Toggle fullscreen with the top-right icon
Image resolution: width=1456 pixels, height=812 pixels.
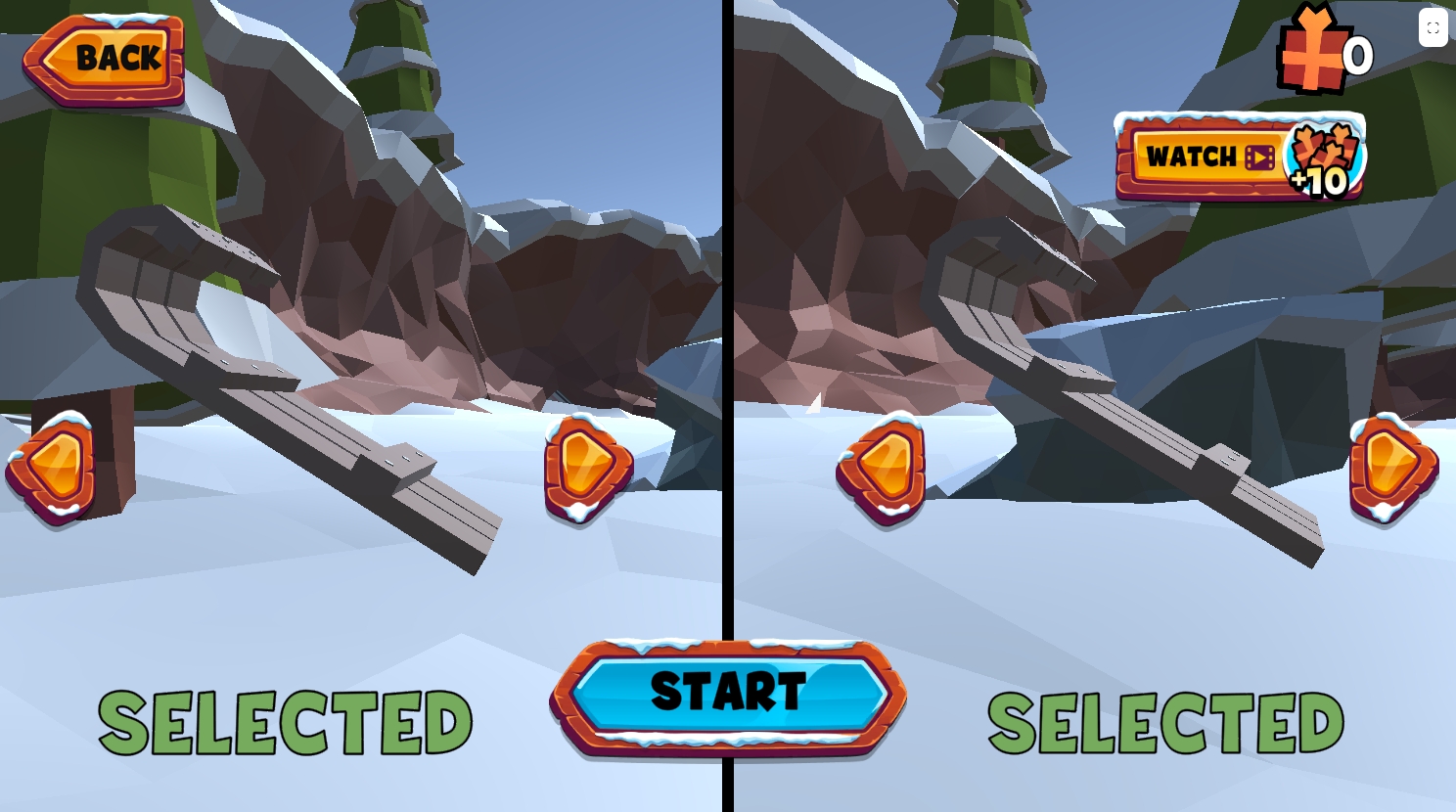[1433, 27]
